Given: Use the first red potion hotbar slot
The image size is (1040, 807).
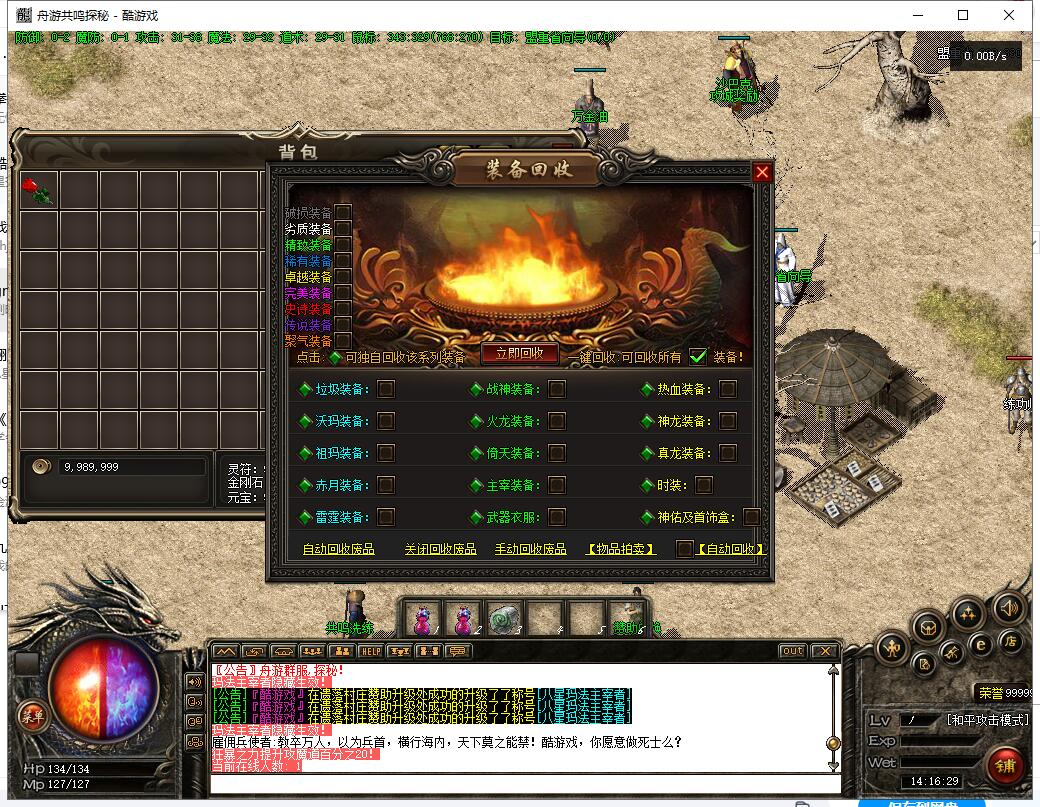Looking at the screenshot, I should [424, 618].
